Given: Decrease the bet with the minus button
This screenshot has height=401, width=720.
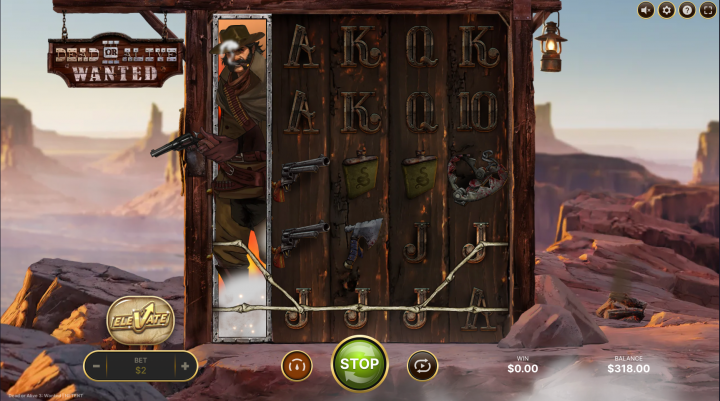Looking at the screenshot, I should 97,367.
